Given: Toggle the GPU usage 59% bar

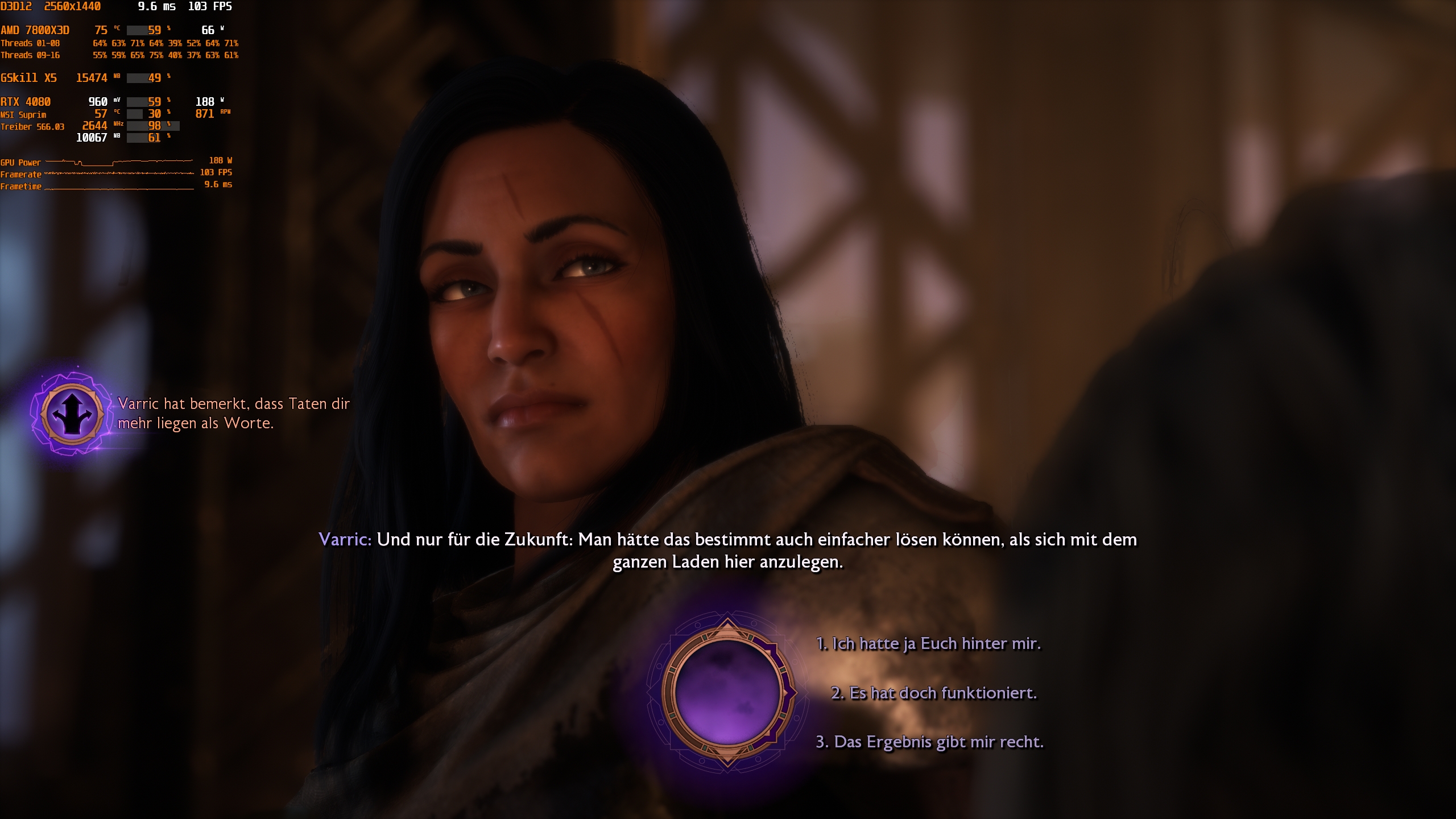Looking at the screenshot, I should point(142,102).
